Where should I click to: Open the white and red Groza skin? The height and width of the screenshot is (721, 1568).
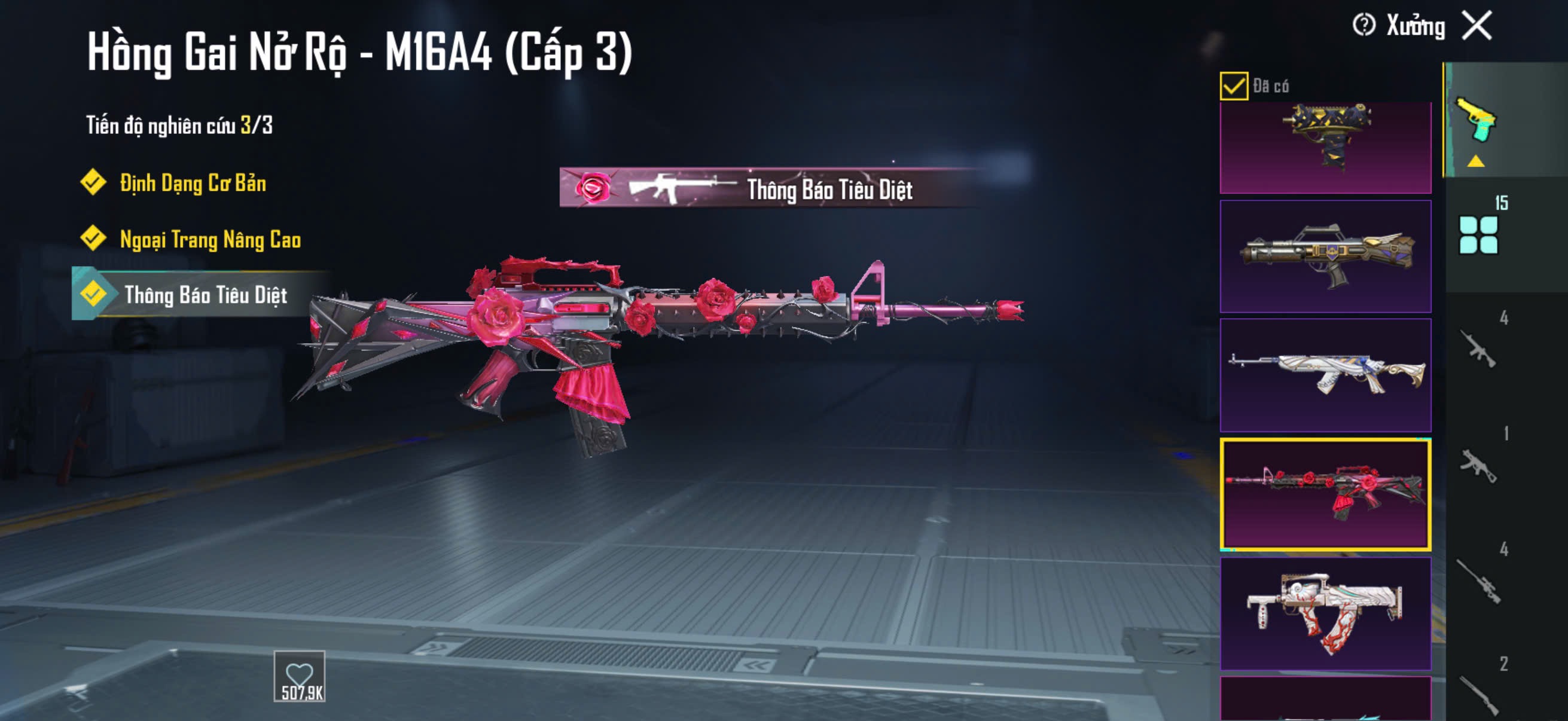coord(1325,613)
